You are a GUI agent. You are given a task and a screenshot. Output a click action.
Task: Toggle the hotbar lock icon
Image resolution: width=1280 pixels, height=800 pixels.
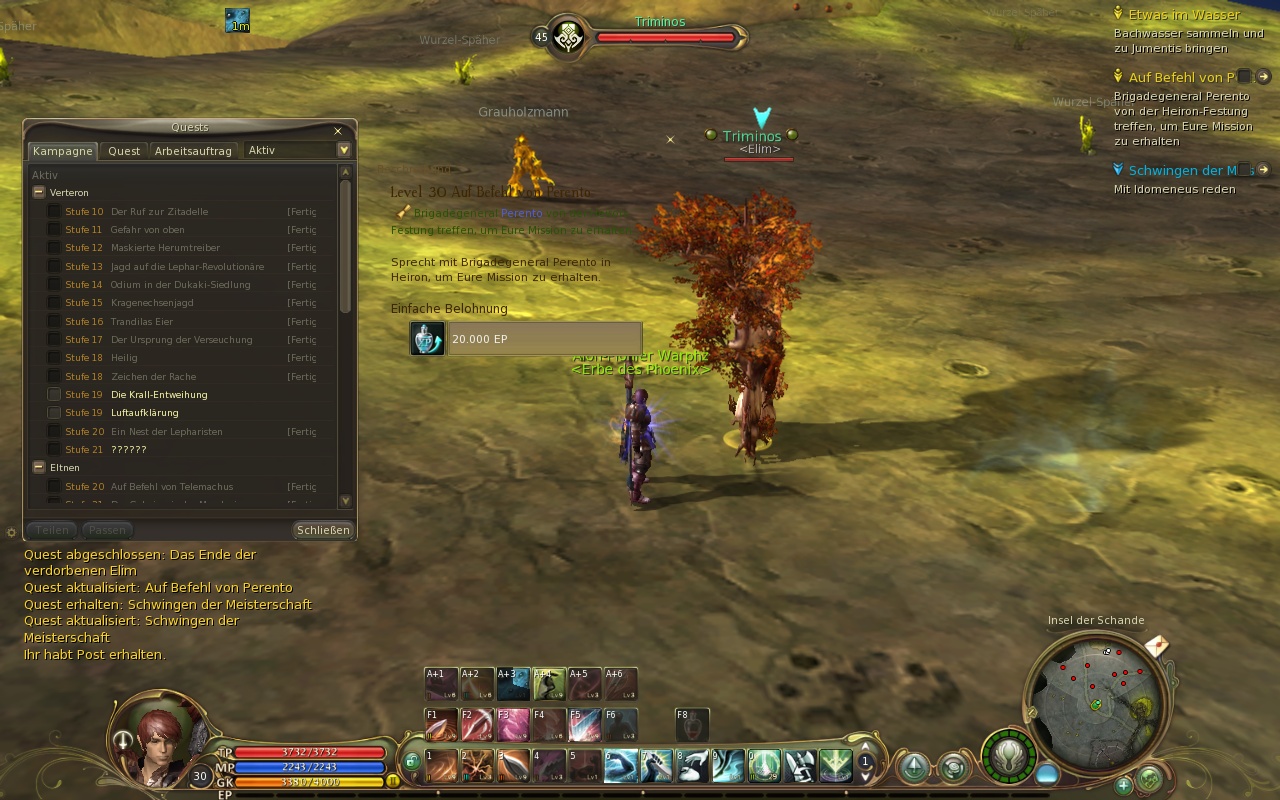click(x=412, y=762)
